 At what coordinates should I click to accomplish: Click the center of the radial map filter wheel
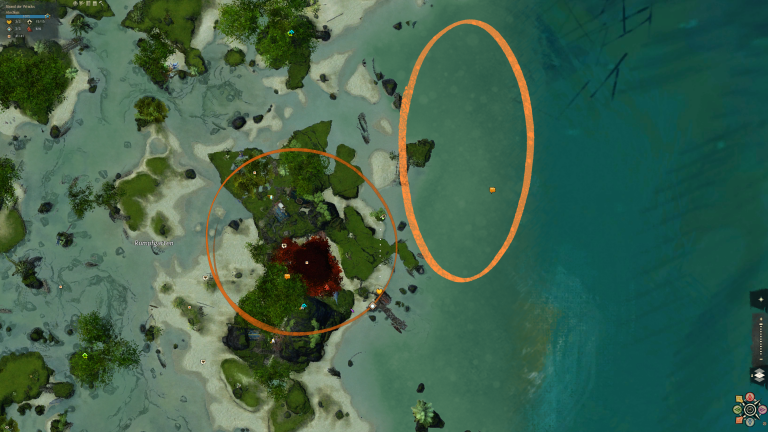tap(750, 410)
